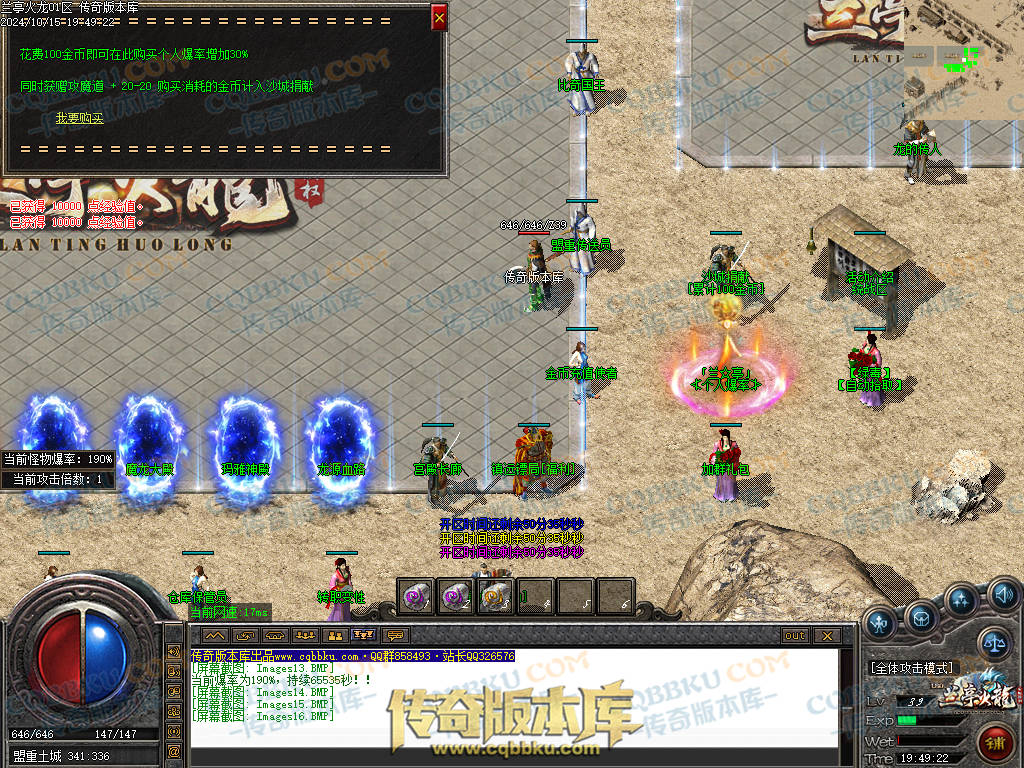Screen dimensions: 1024x768
Task: Close the chat panel with its X
Action: coord(826,635)
